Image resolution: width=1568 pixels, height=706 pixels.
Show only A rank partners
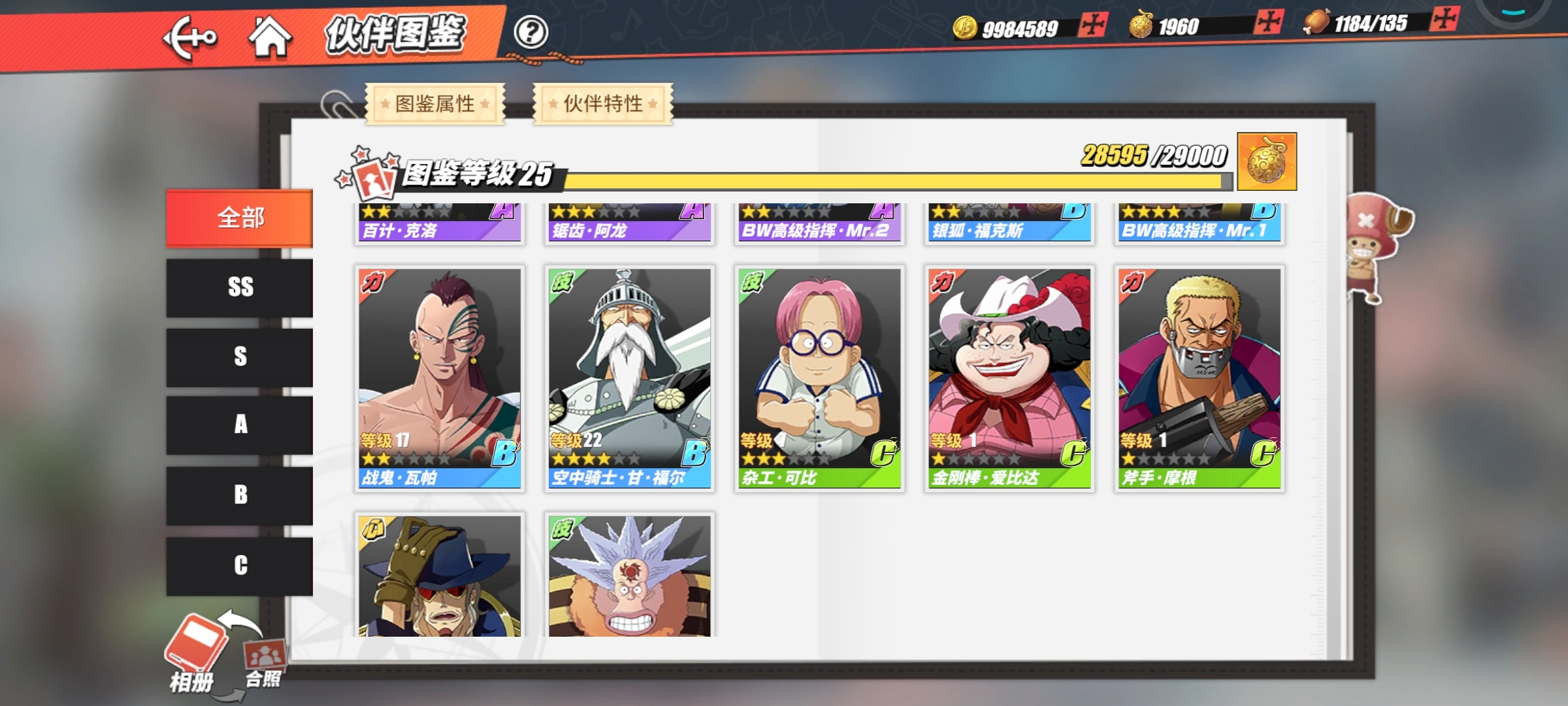[x=240, y=425]
